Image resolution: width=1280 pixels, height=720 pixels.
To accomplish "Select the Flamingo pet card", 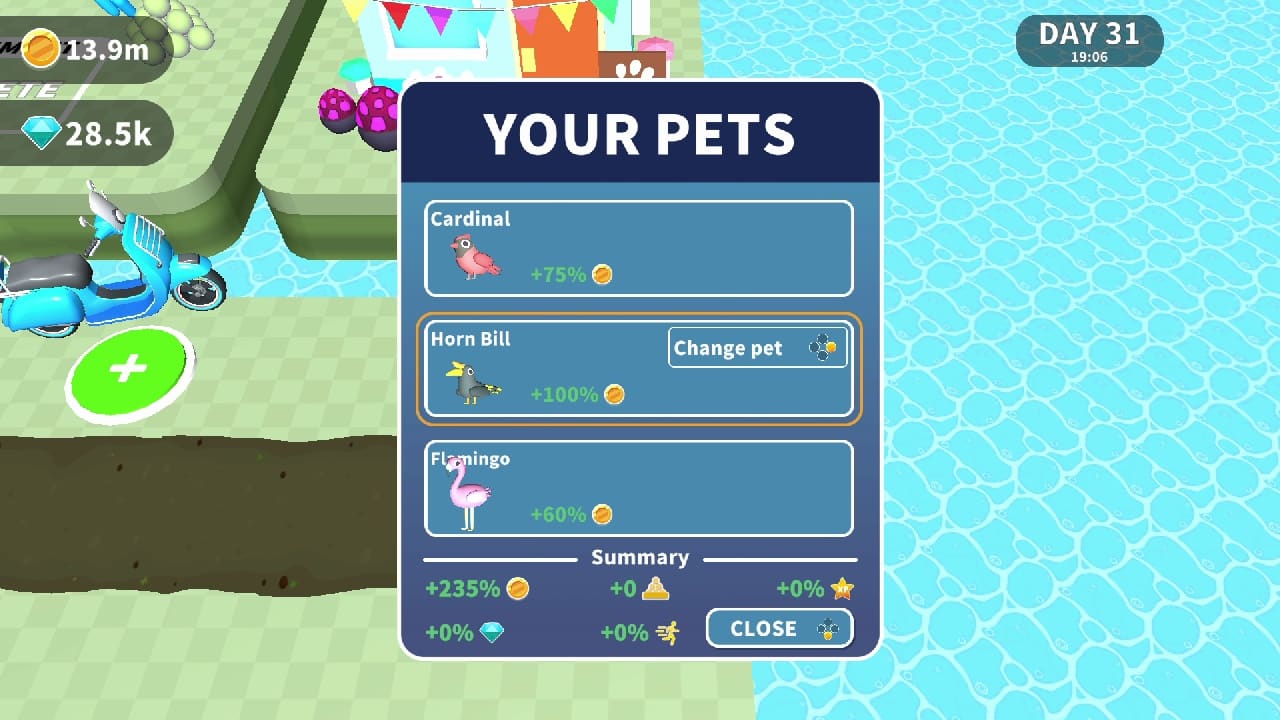I will (639, 489).
